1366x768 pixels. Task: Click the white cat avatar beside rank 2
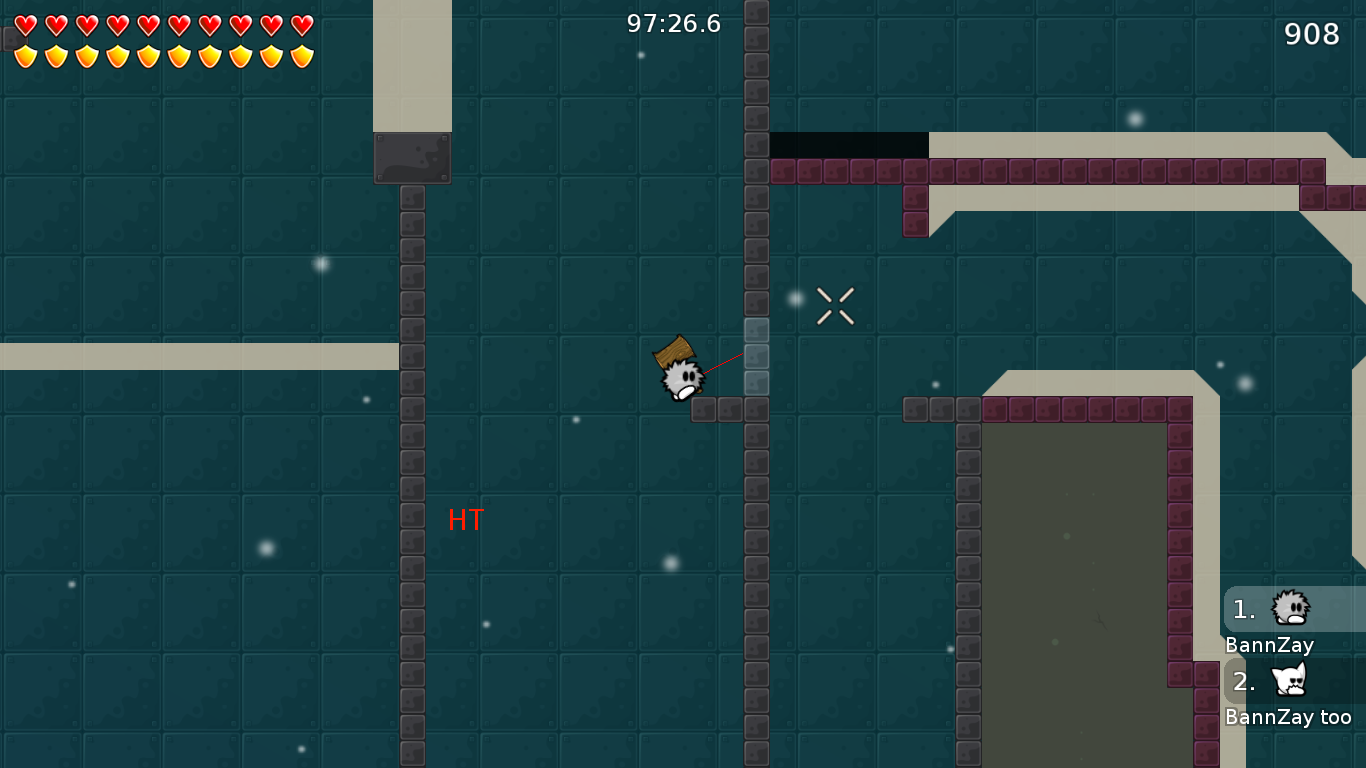point(1290,679)
